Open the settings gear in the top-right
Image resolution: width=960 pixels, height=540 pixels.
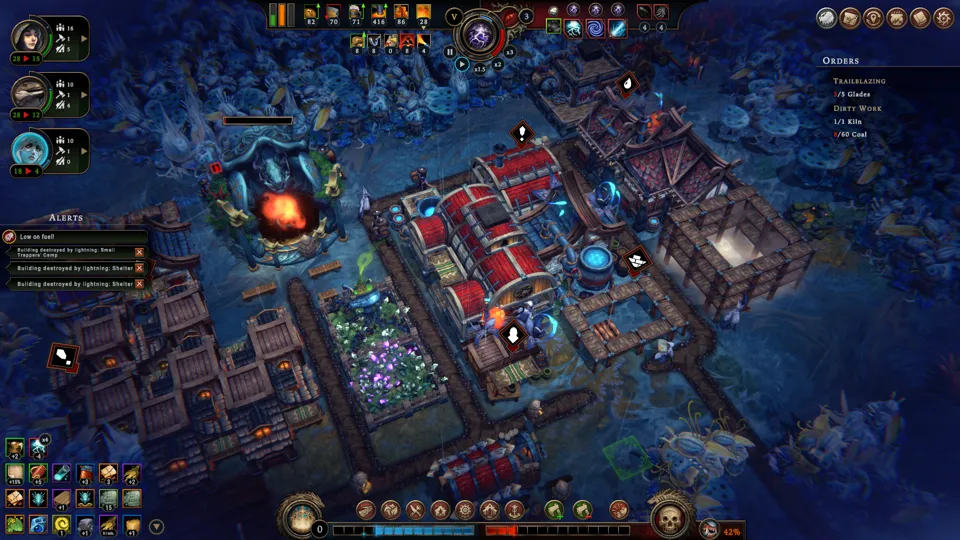click(942, 18)
